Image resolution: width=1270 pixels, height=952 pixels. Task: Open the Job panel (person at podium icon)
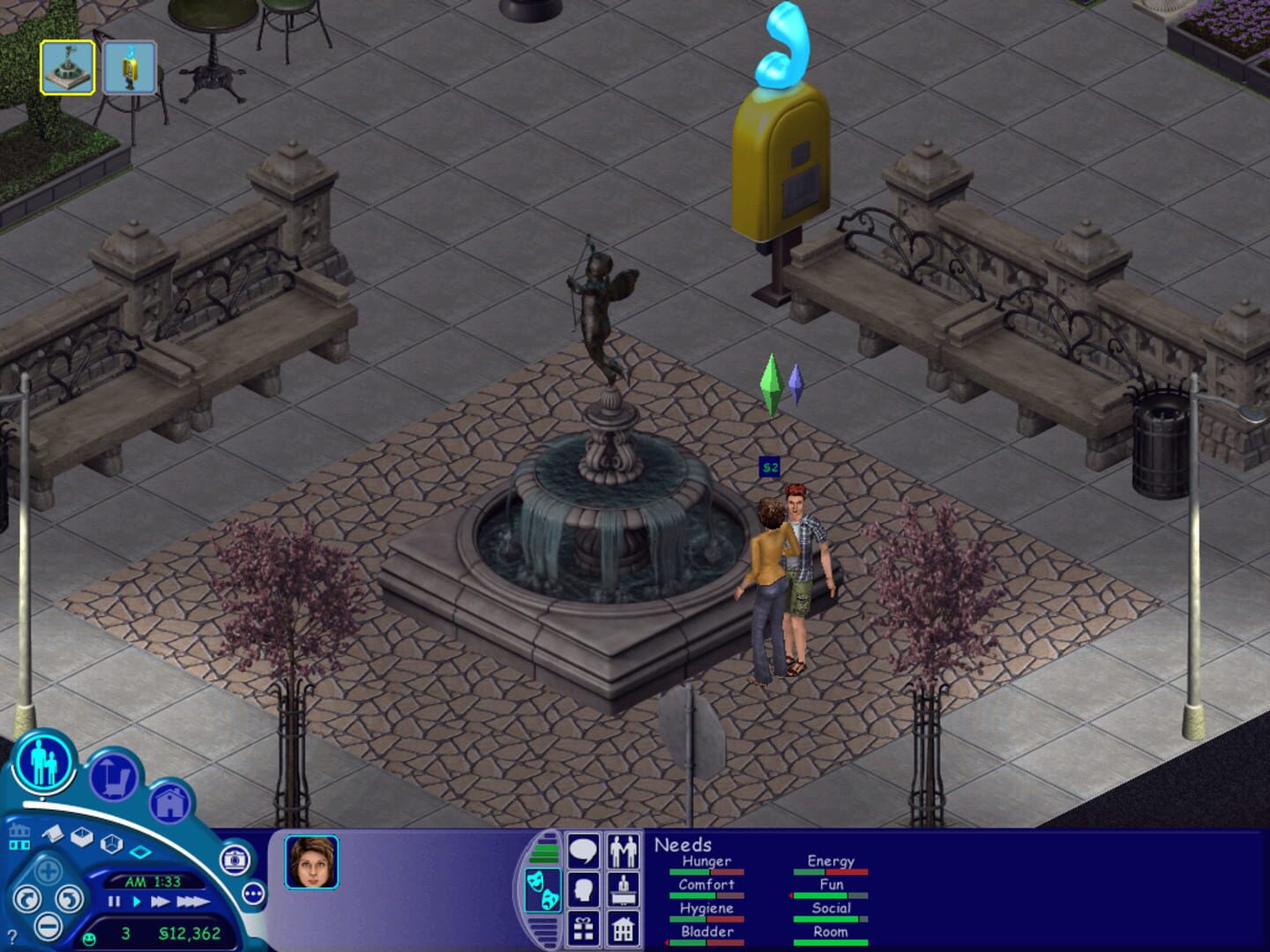coord(624,889)
